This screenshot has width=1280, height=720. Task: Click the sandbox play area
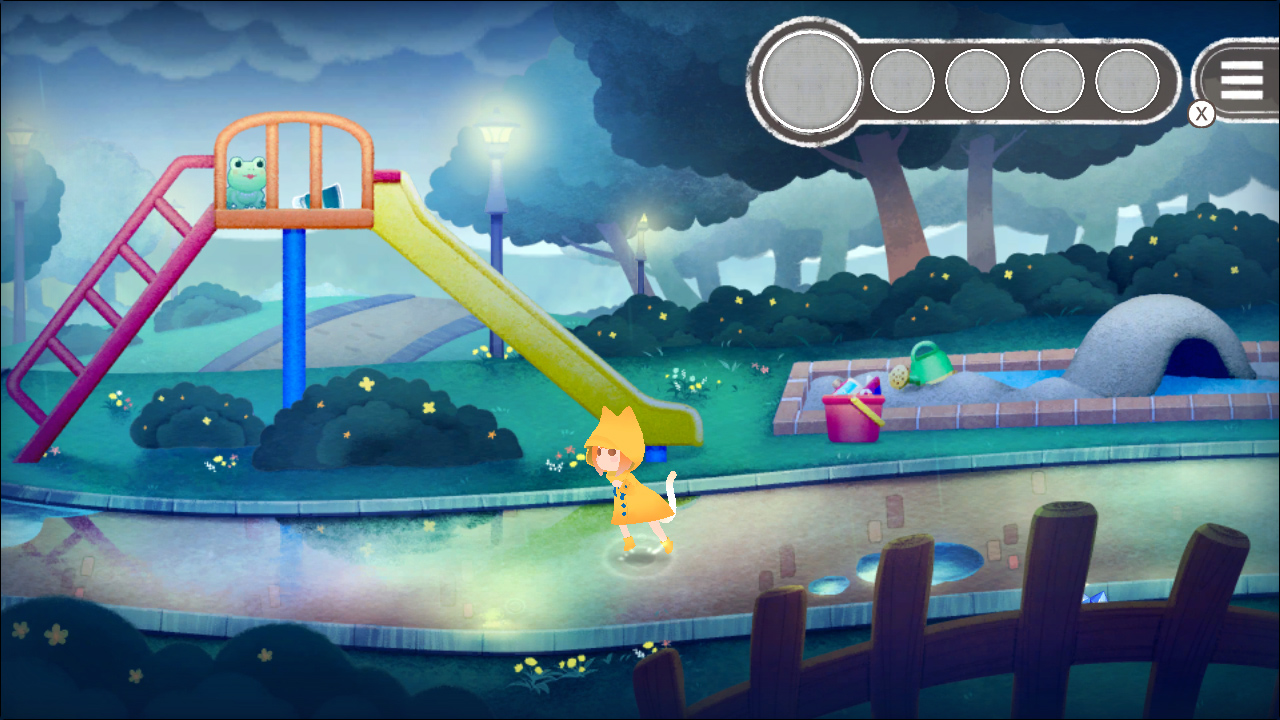(x=990, y=390)
